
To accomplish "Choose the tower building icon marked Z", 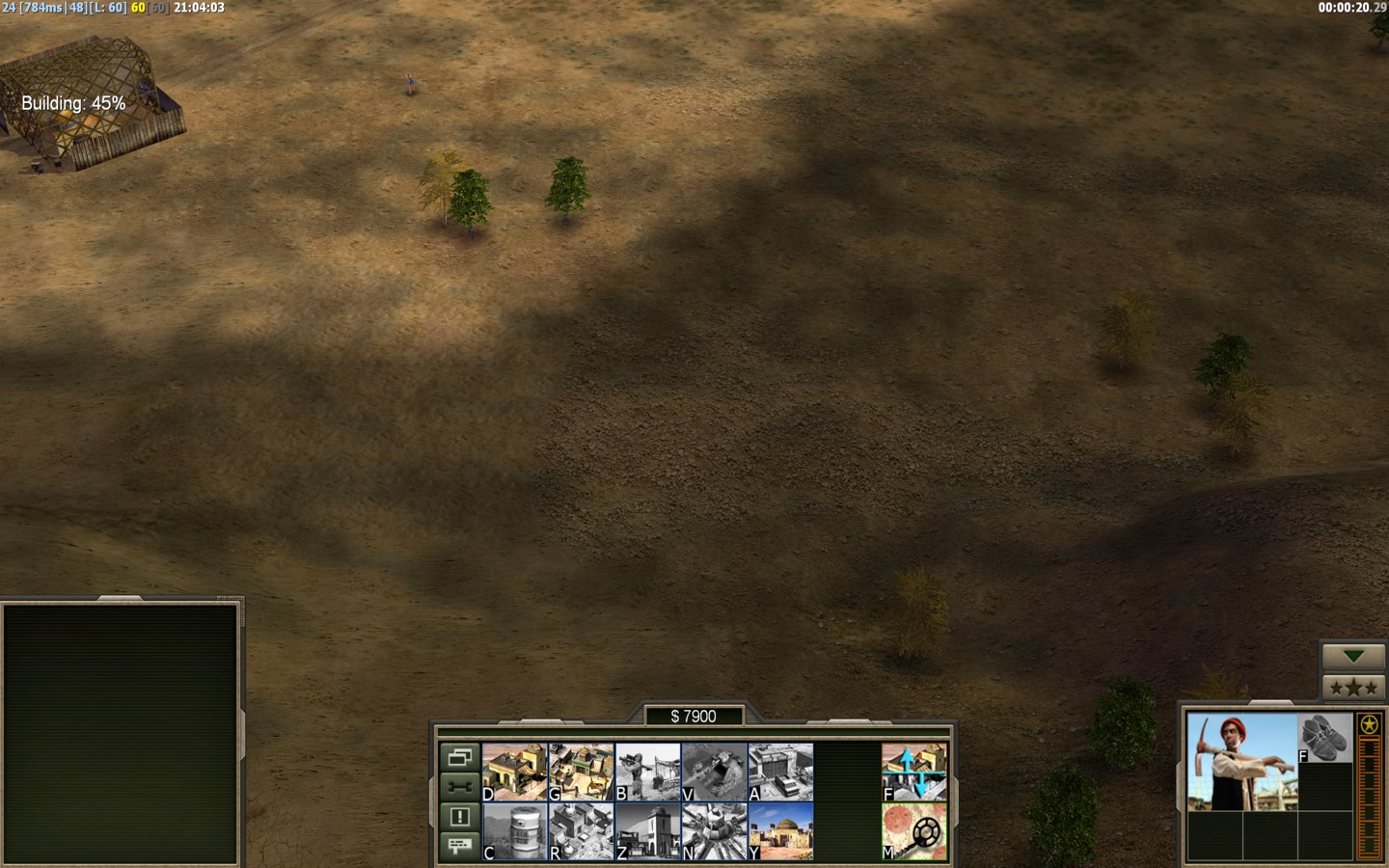I will pos(648,831).
